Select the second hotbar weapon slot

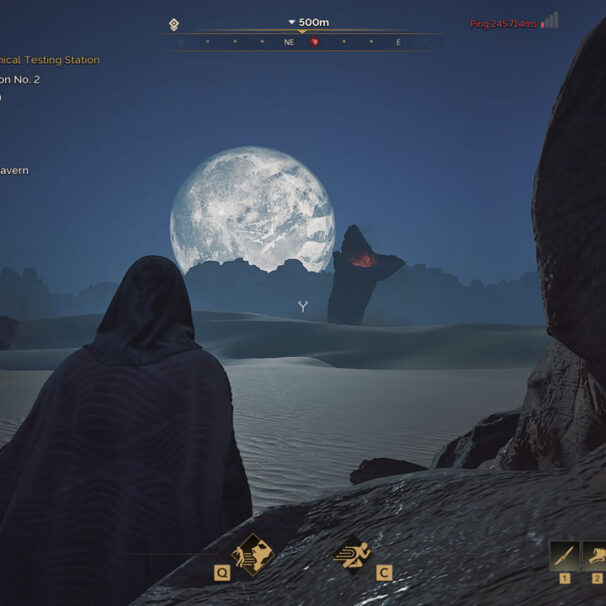pyautogui.click(x=595, y=555)
